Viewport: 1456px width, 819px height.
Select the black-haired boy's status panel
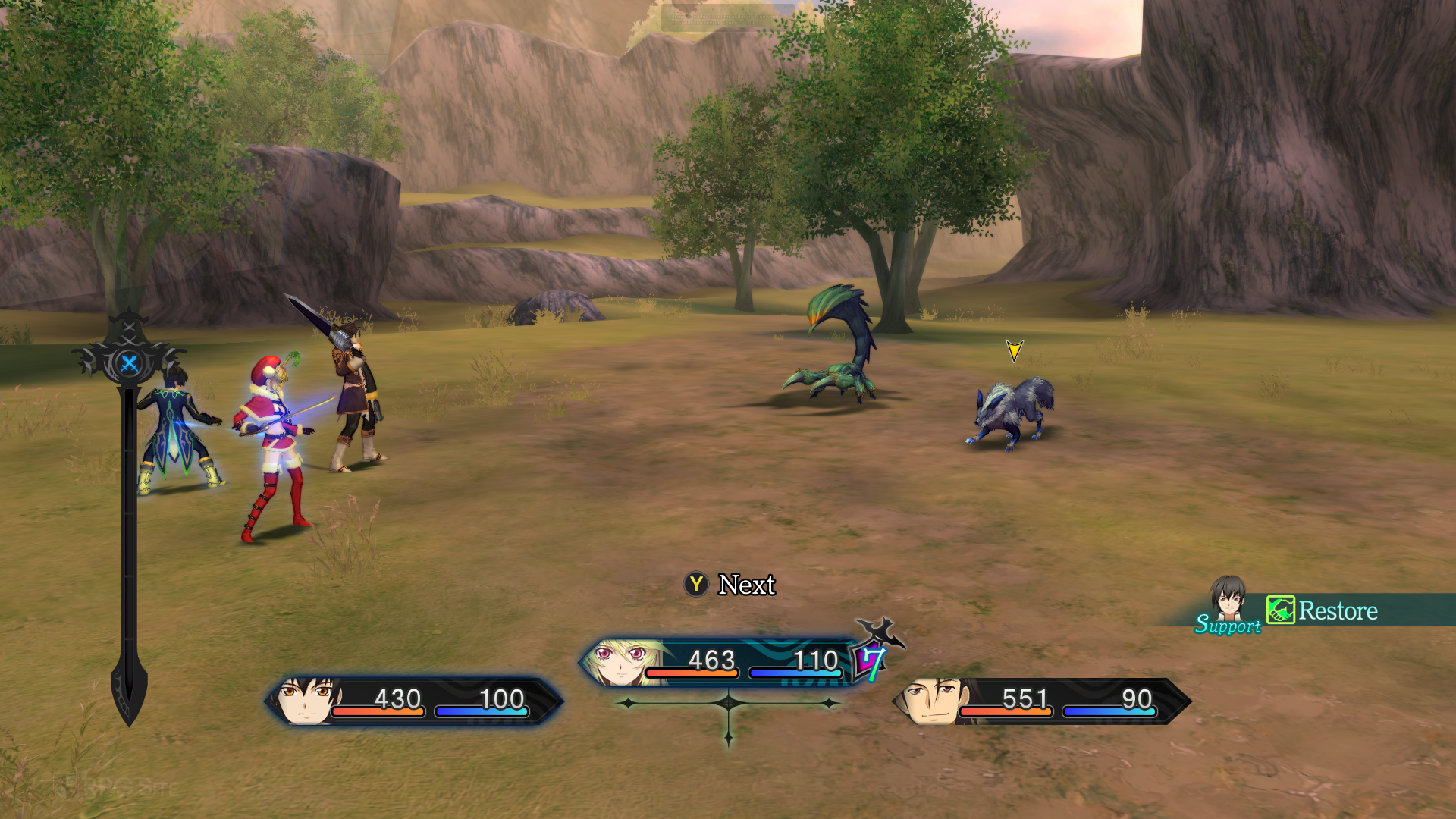tap(413, 701)
